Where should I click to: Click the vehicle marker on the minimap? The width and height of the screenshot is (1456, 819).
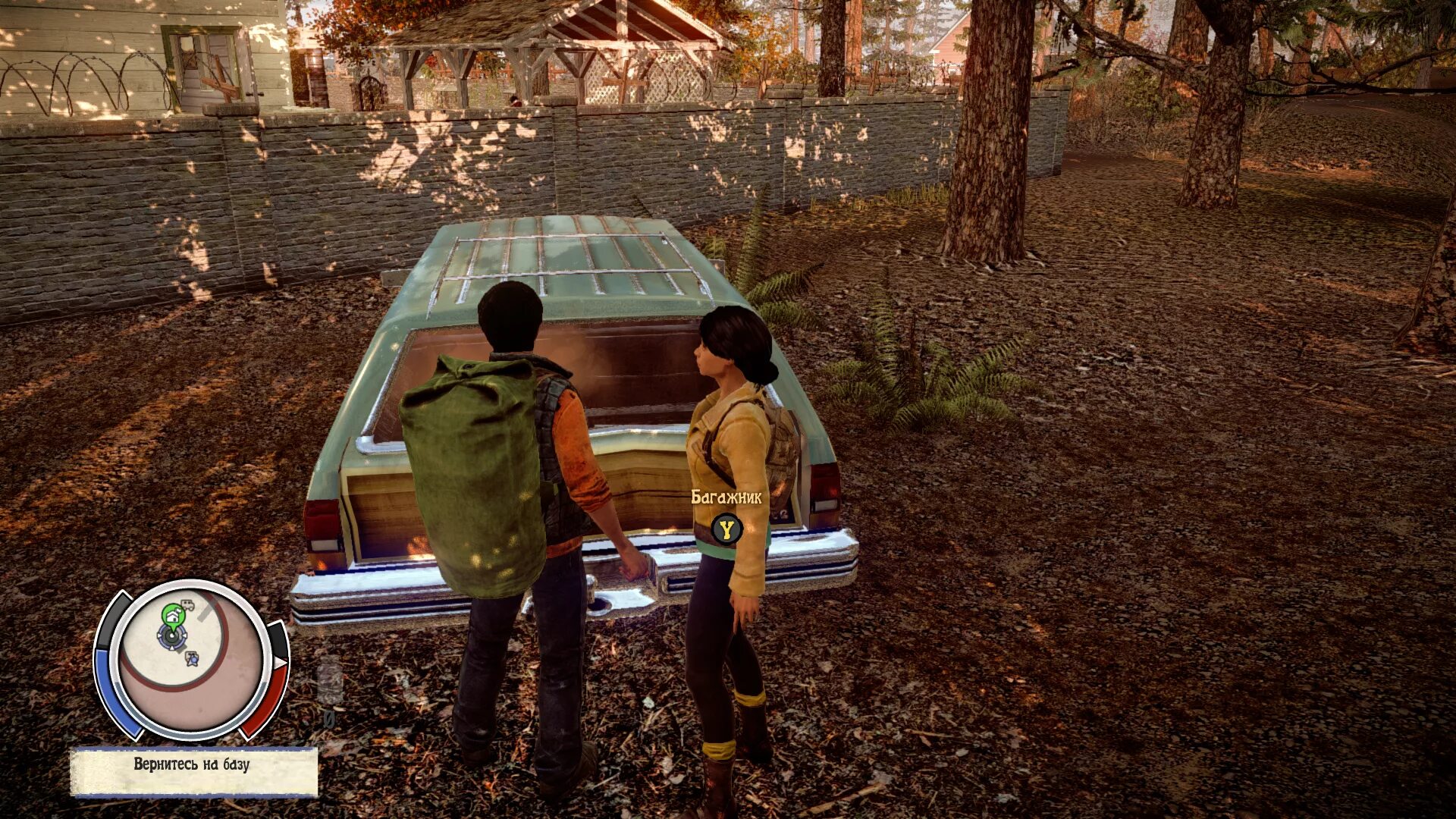coord(187,605)
